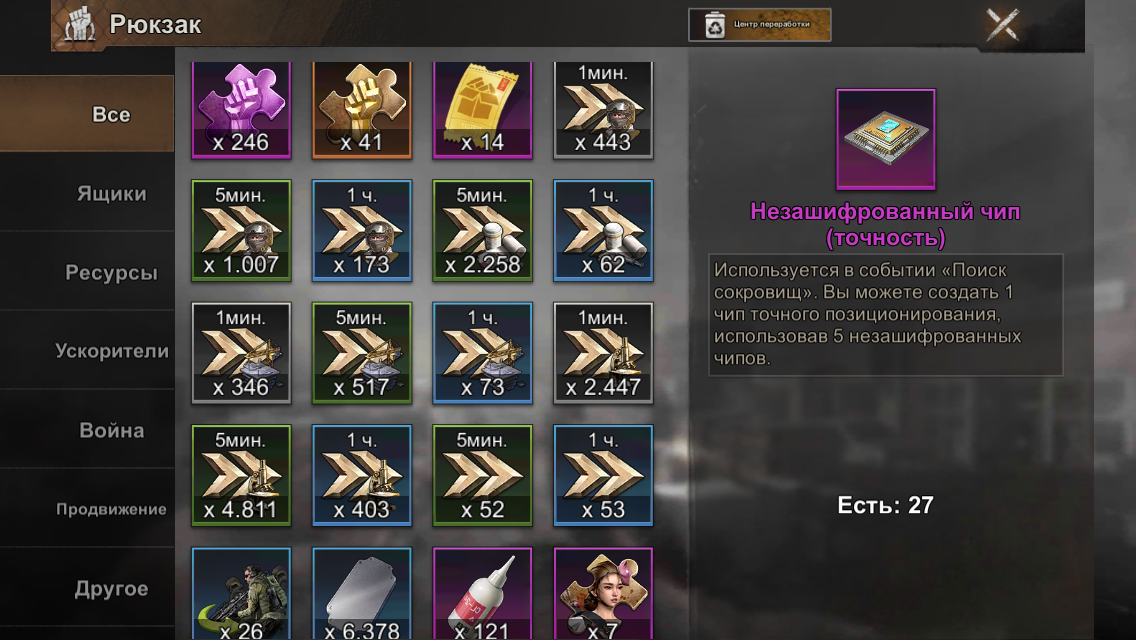Select the 5мин. speedup stack x4.811
The height and width of the screenshot is (640, 1136).
click(241, 476)
